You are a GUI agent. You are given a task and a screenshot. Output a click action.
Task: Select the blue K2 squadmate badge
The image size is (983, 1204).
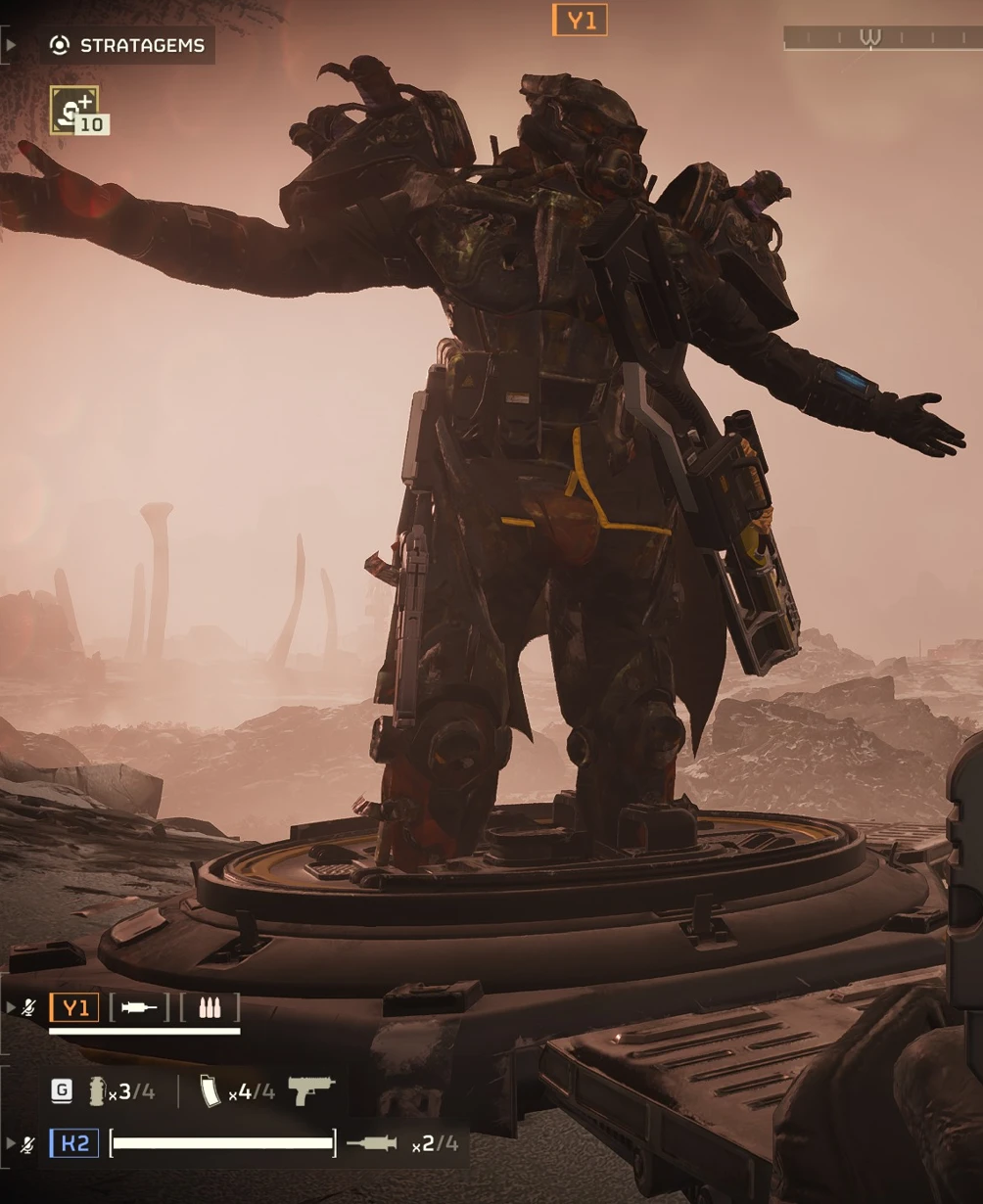pyautogui.click(x=74, y=1142)
